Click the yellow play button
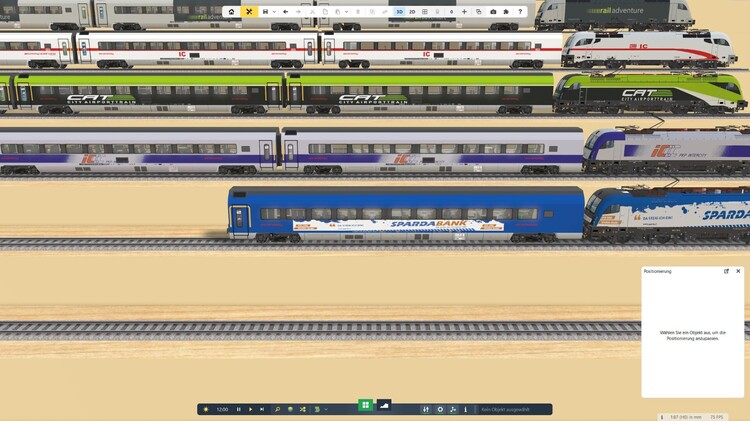This screenshot has width=750, height=421. tap(250, 409)
